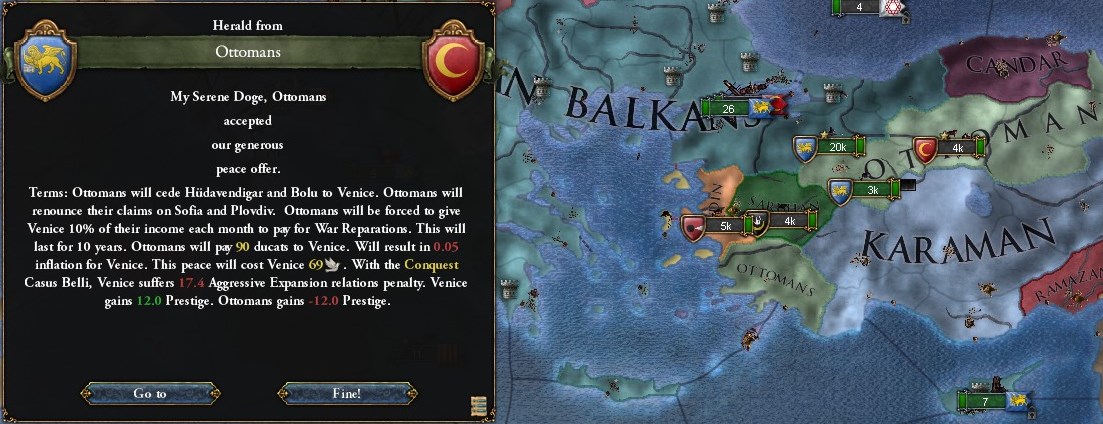The width and height of the screenshot is (1103, 424).
Task: Click the Go to button
Action: (149, 393)
